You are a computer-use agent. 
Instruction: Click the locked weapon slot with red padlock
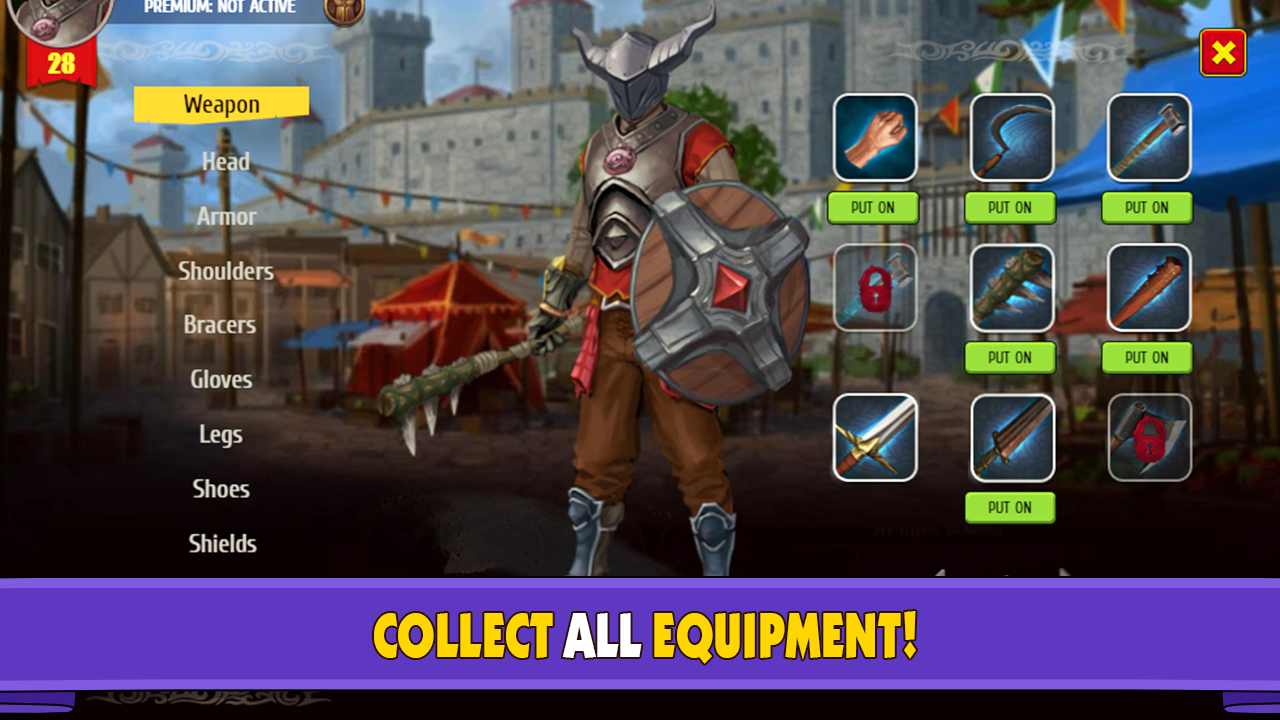pyautogui.click(x=874, y=287)
